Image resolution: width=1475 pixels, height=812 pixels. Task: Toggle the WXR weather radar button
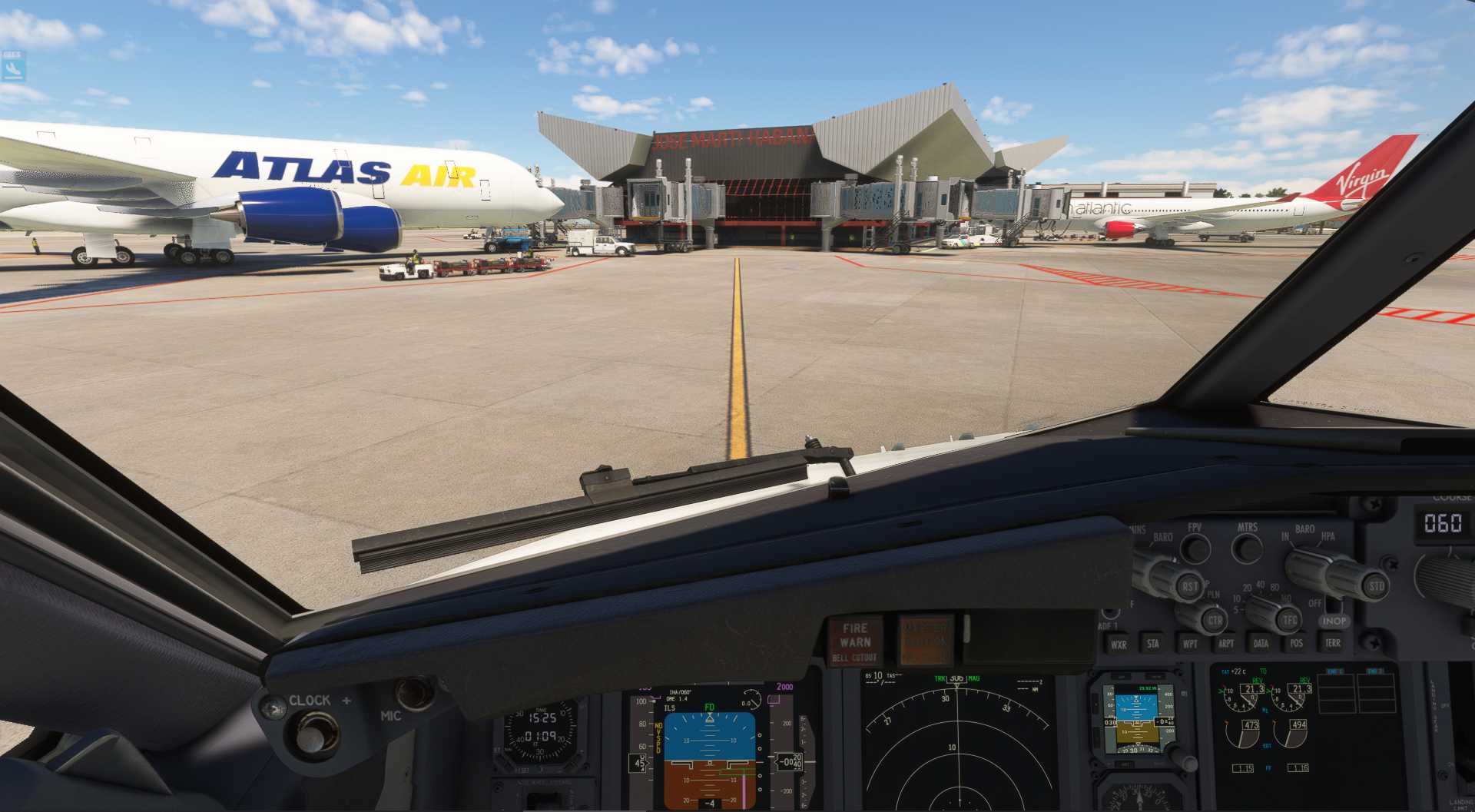[x=1119, y=645]
